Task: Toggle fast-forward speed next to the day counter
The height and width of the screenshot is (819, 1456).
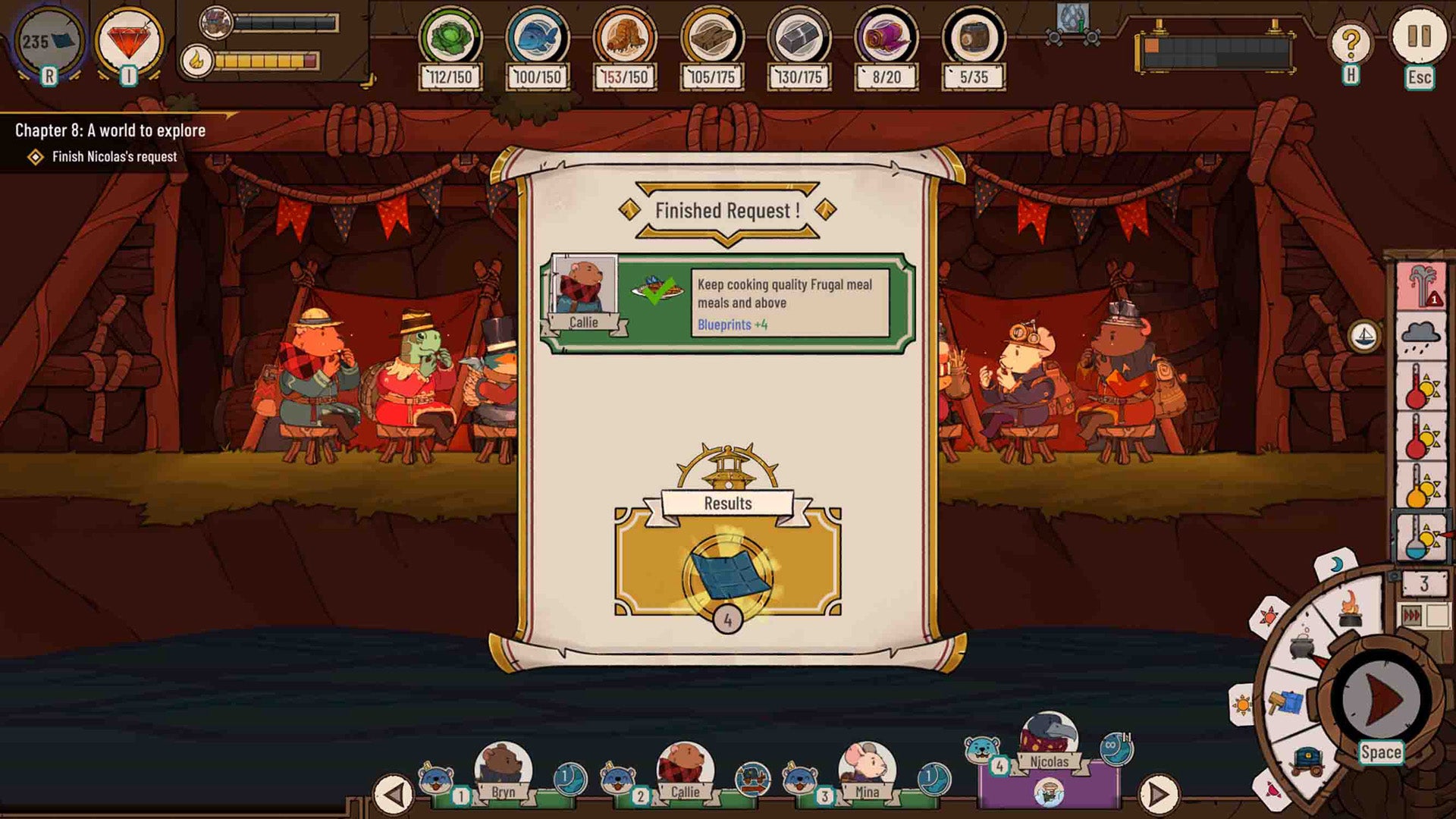Action: click(x=1410, y=613)
